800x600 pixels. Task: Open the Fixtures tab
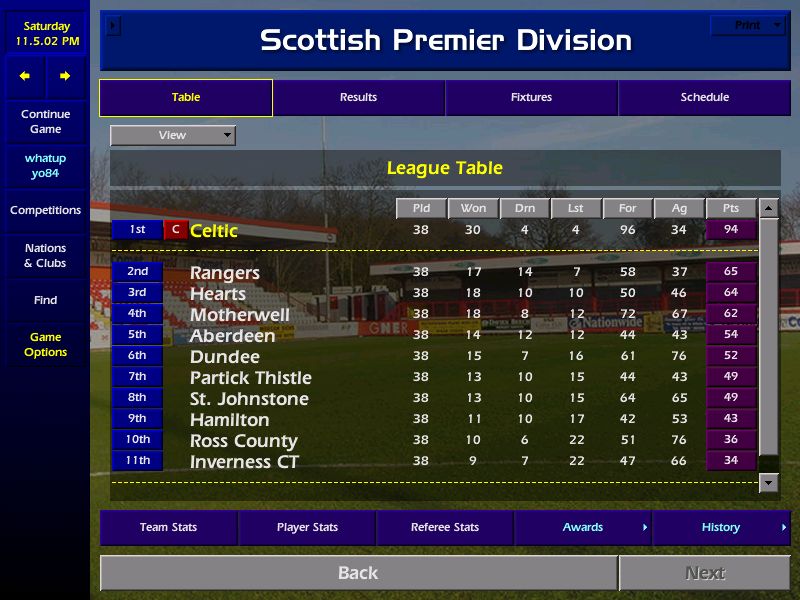pyautogui.click(x=531, y=98)
